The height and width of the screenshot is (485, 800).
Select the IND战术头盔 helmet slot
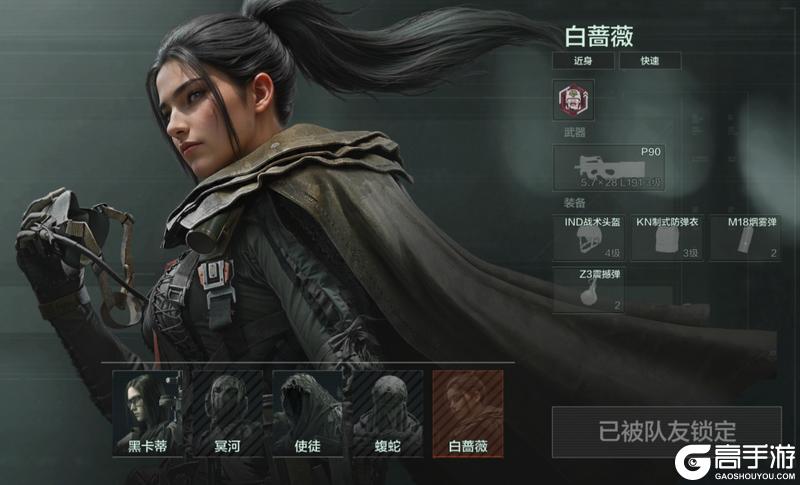[588, 236]
